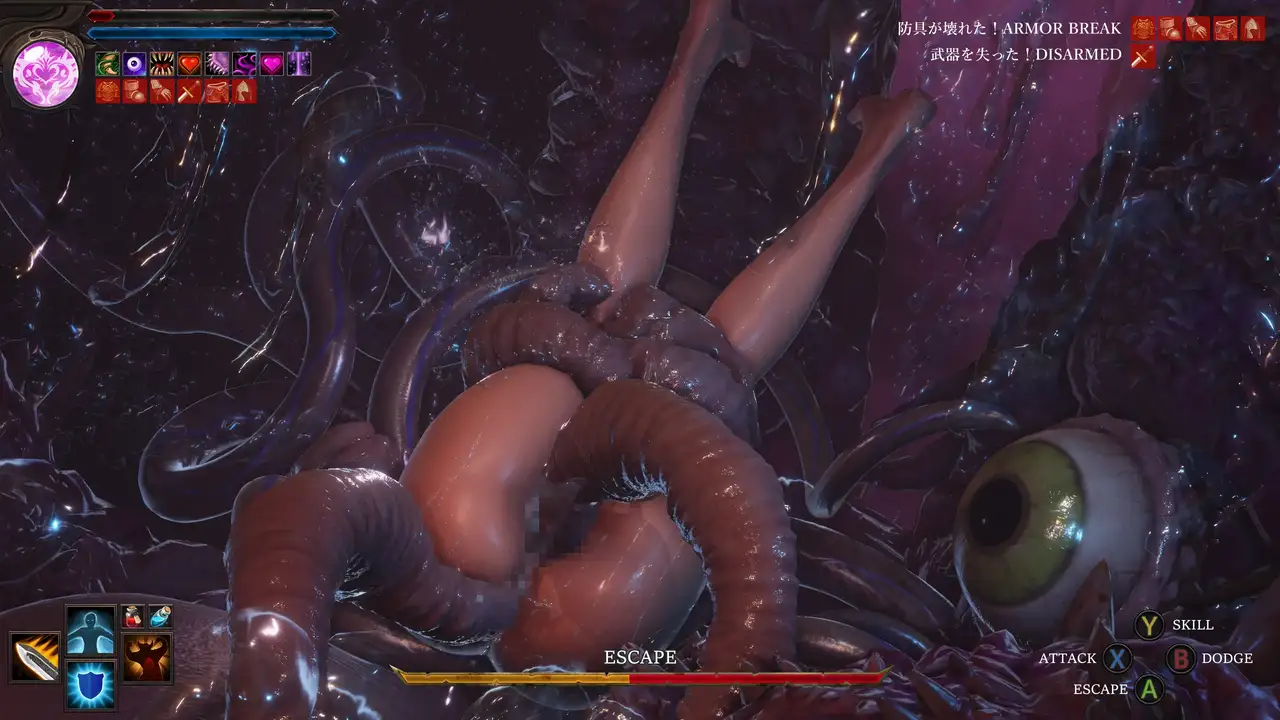Viewport: 1280px width, 720px height.
Task: Use the blue mana potion
Action: coord(160,617)
